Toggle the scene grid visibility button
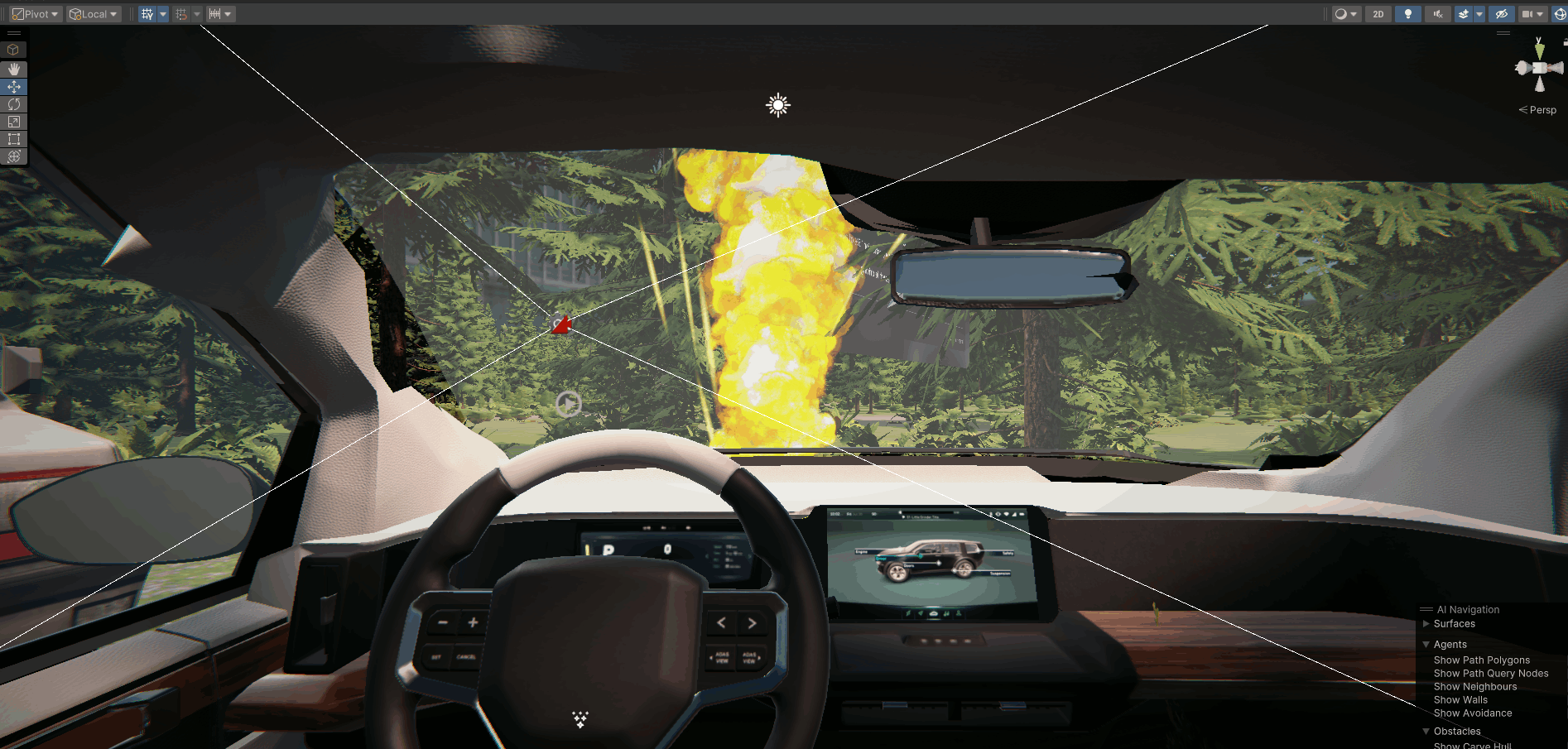This screenshot has width=1568, height=749. [147, 14]
